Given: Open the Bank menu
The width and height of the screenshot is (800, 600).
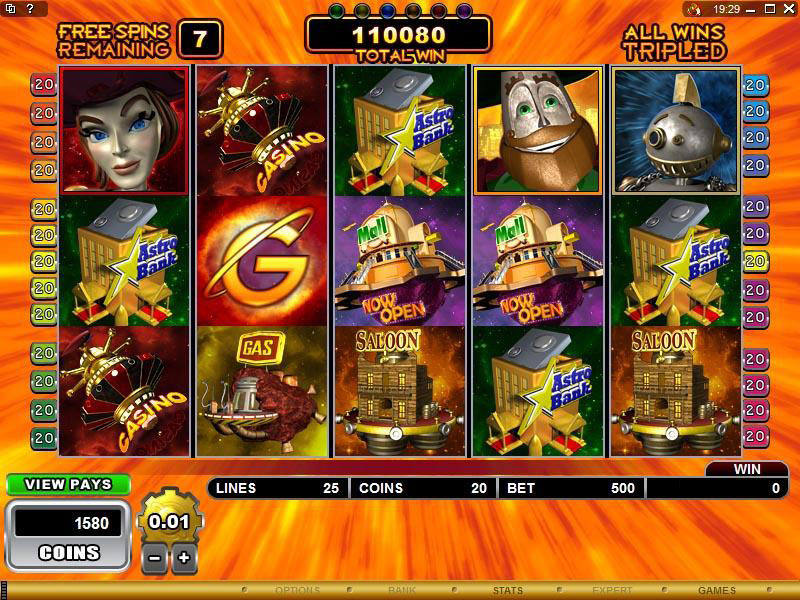Looking at the screenshot, I should 402,591.
